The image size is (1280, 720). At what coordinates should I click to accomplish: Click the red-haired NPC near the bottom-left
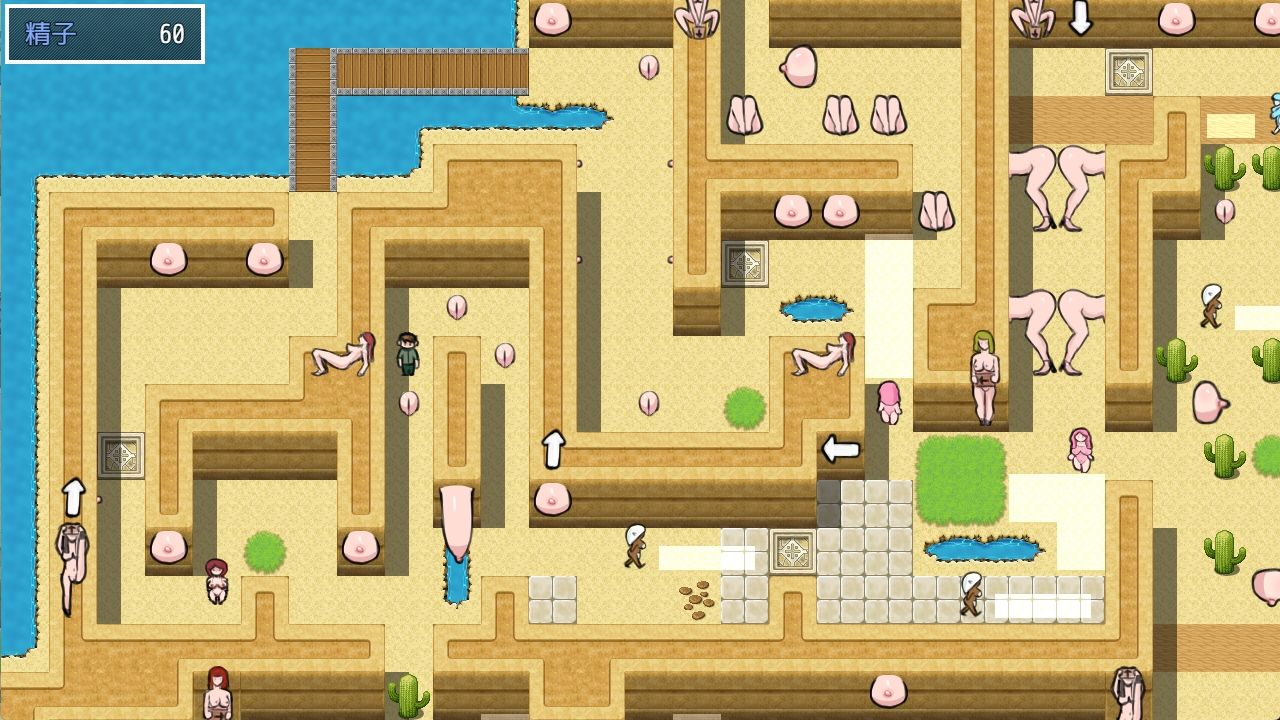(215, 580)
